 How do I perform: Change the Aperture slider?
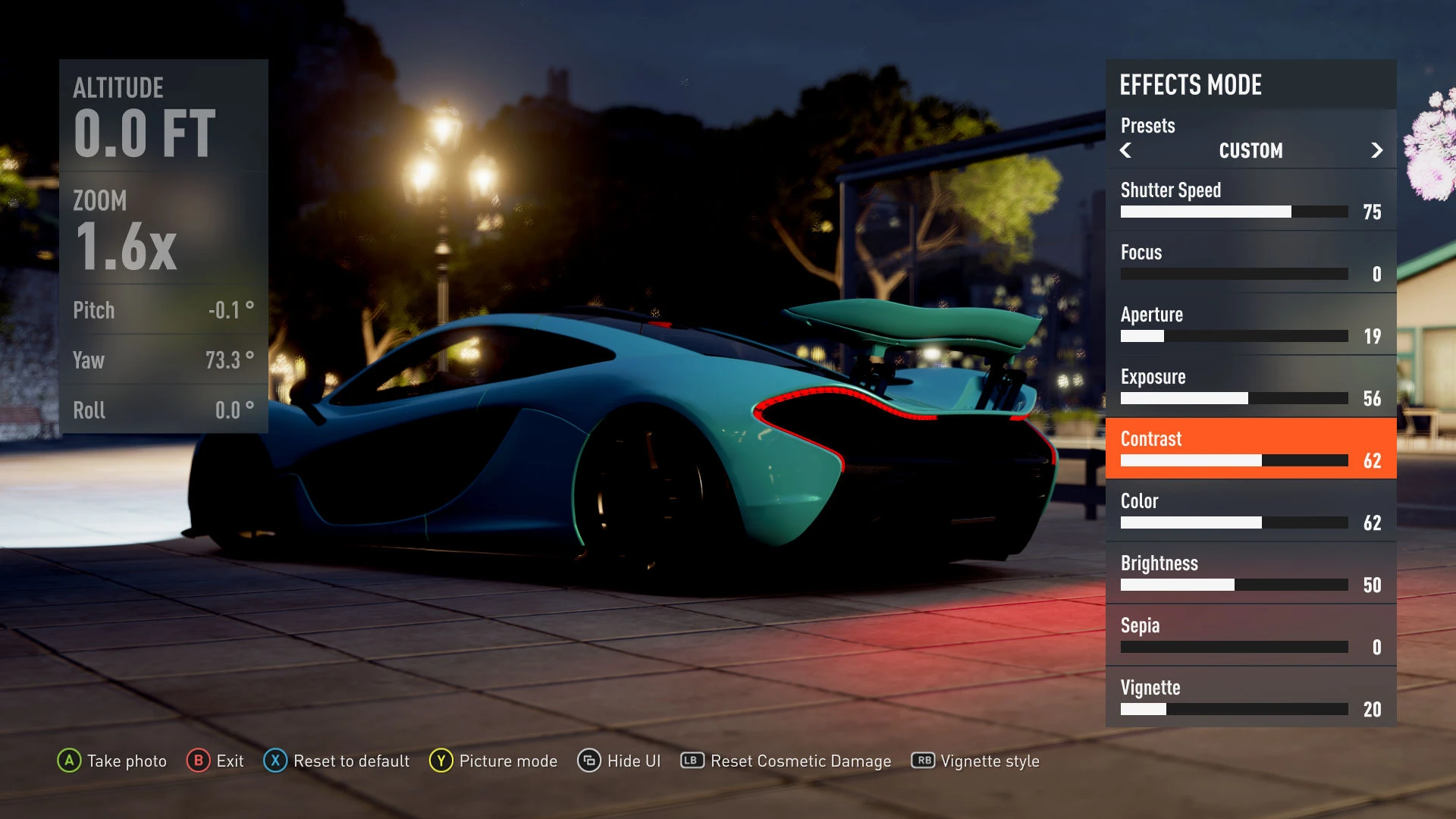pyautogui.click(x=1234, y=336)
